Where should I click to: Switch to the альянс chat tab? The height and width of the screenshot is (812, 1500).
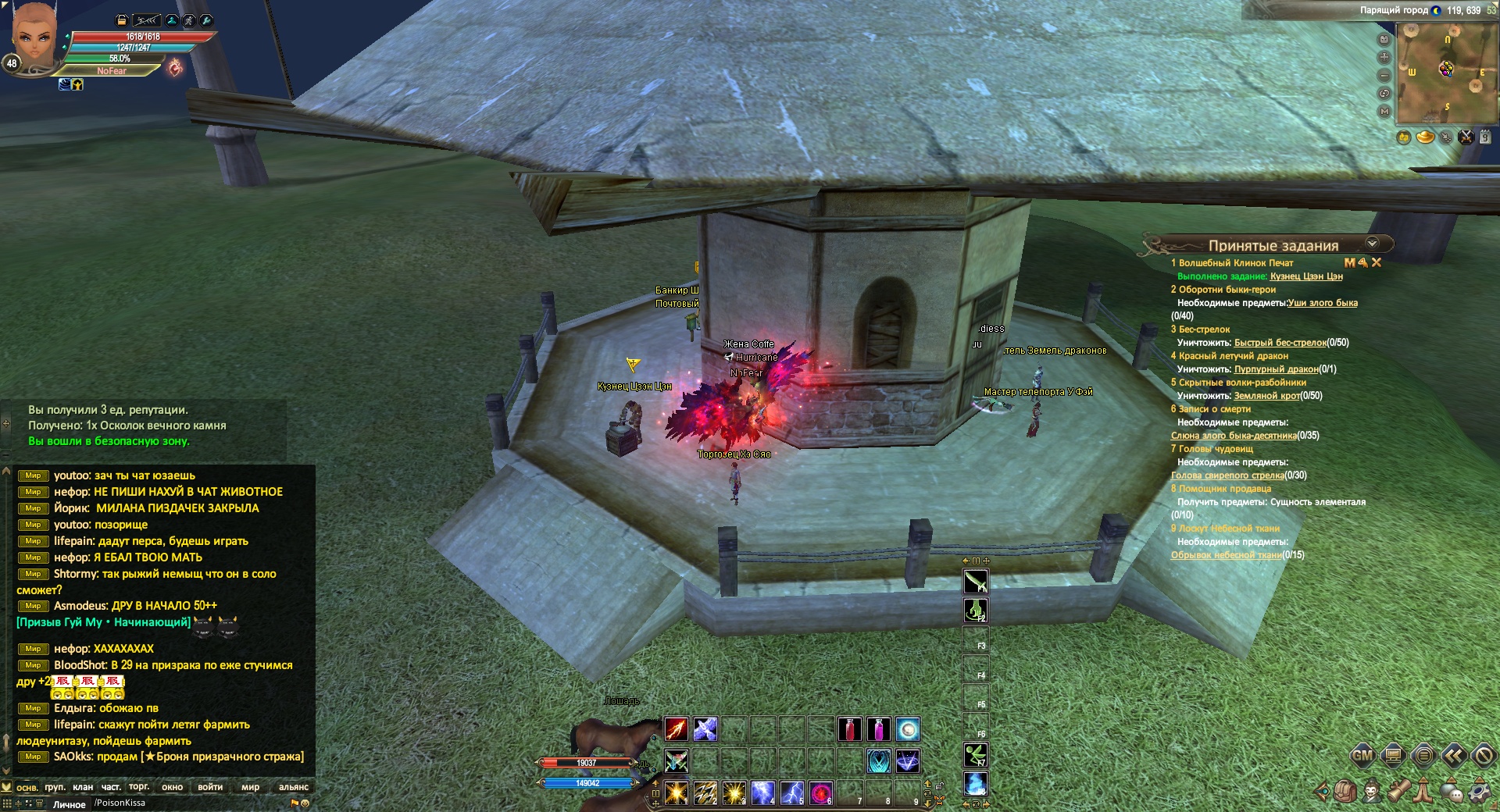[294, 787]
